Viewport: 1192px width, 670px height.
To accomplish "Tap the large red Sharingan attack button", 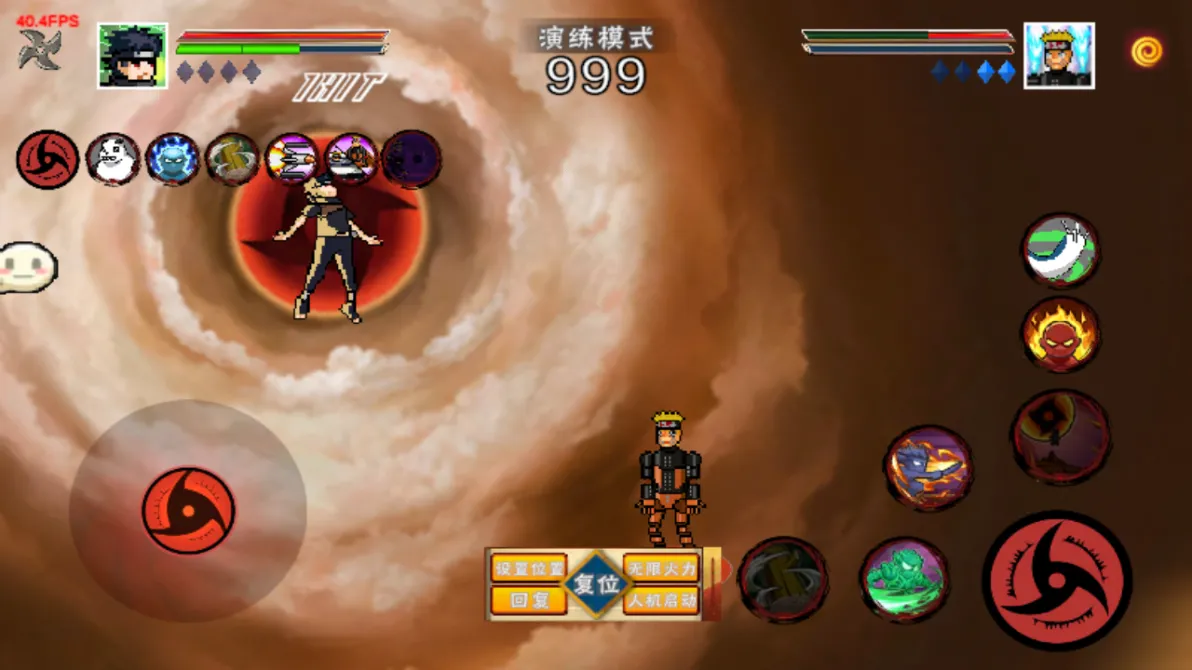I will [x=1056, y=581].
